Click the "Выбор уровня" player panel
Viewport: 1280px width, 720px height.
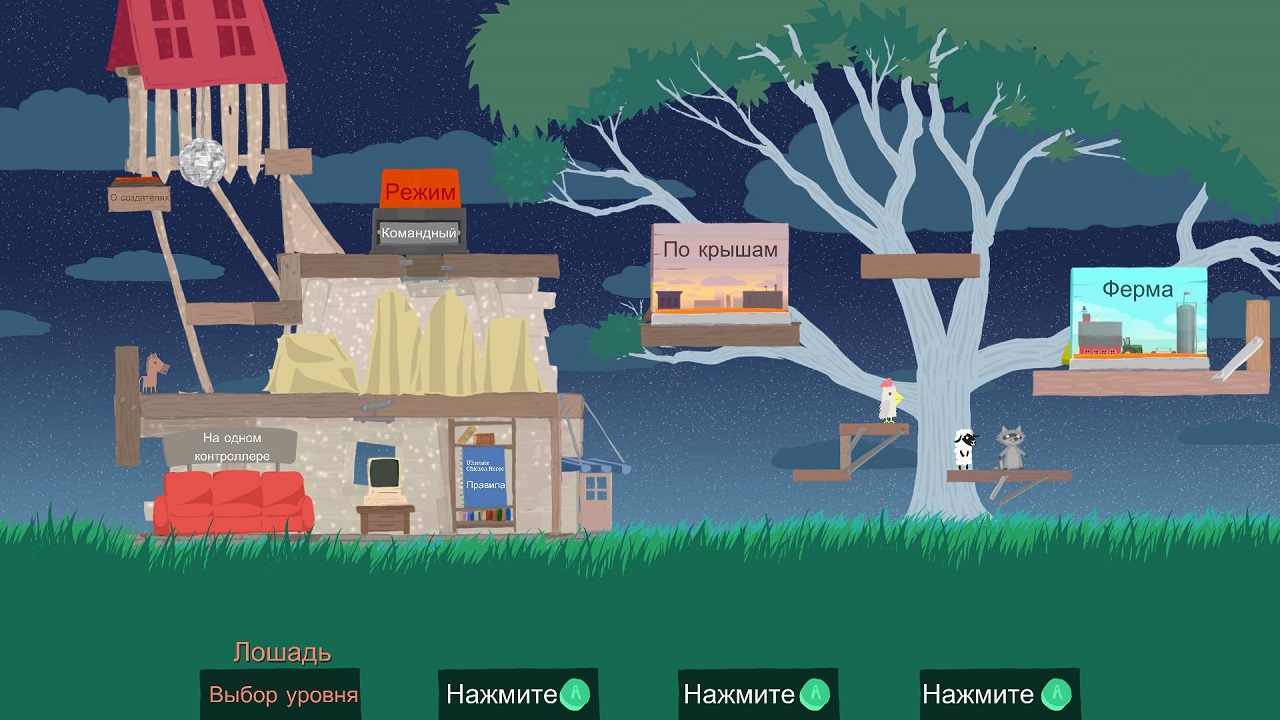click(x=282, y=694)
